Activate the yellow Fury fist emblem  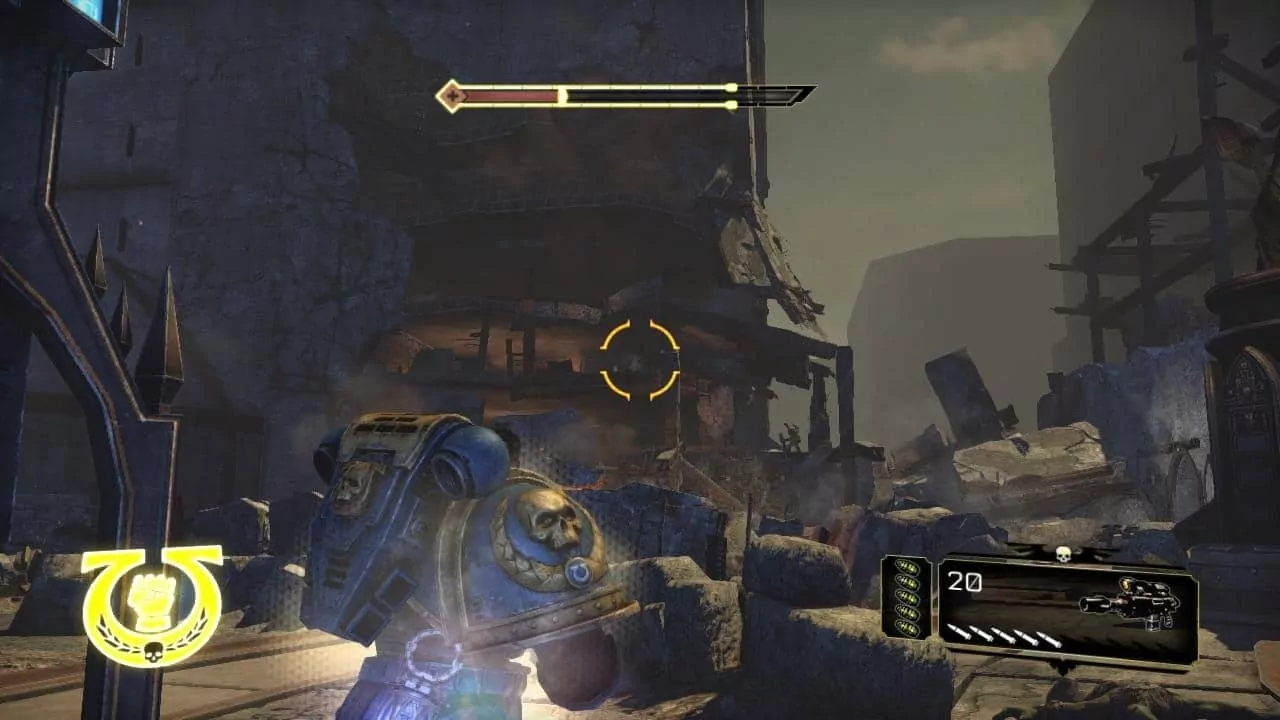[152, 604]
